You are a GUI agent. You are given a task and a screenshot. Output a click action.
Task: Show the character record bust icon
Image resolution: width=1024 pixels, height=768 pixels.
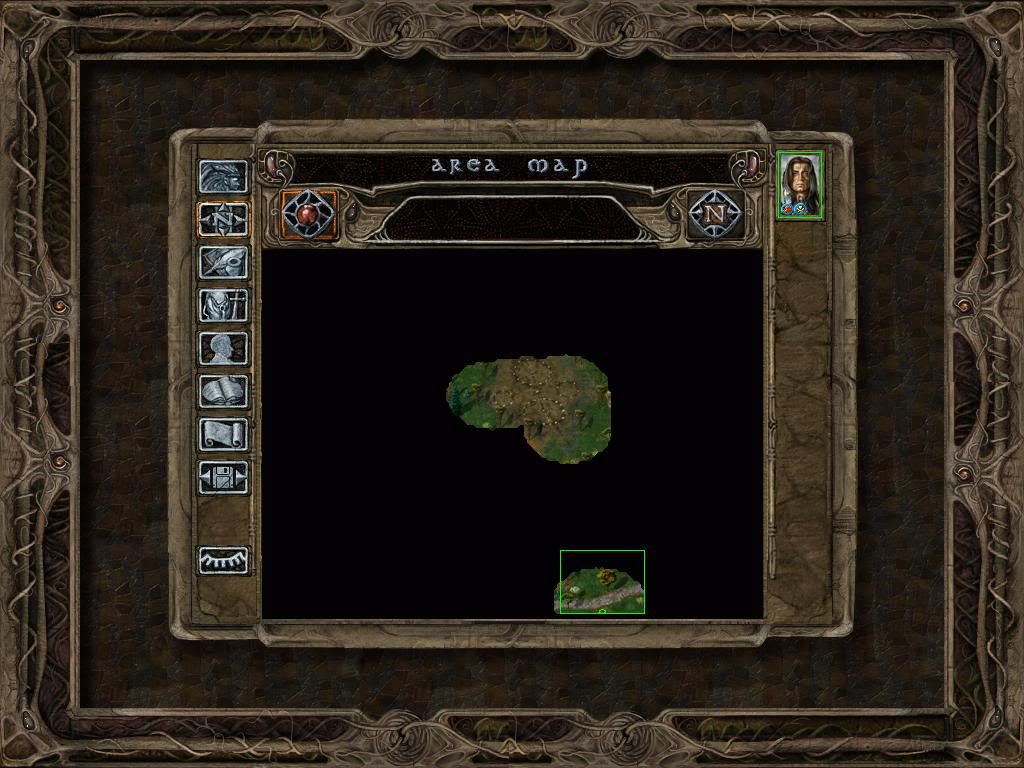pyautogui.click(x=223, y=348)
